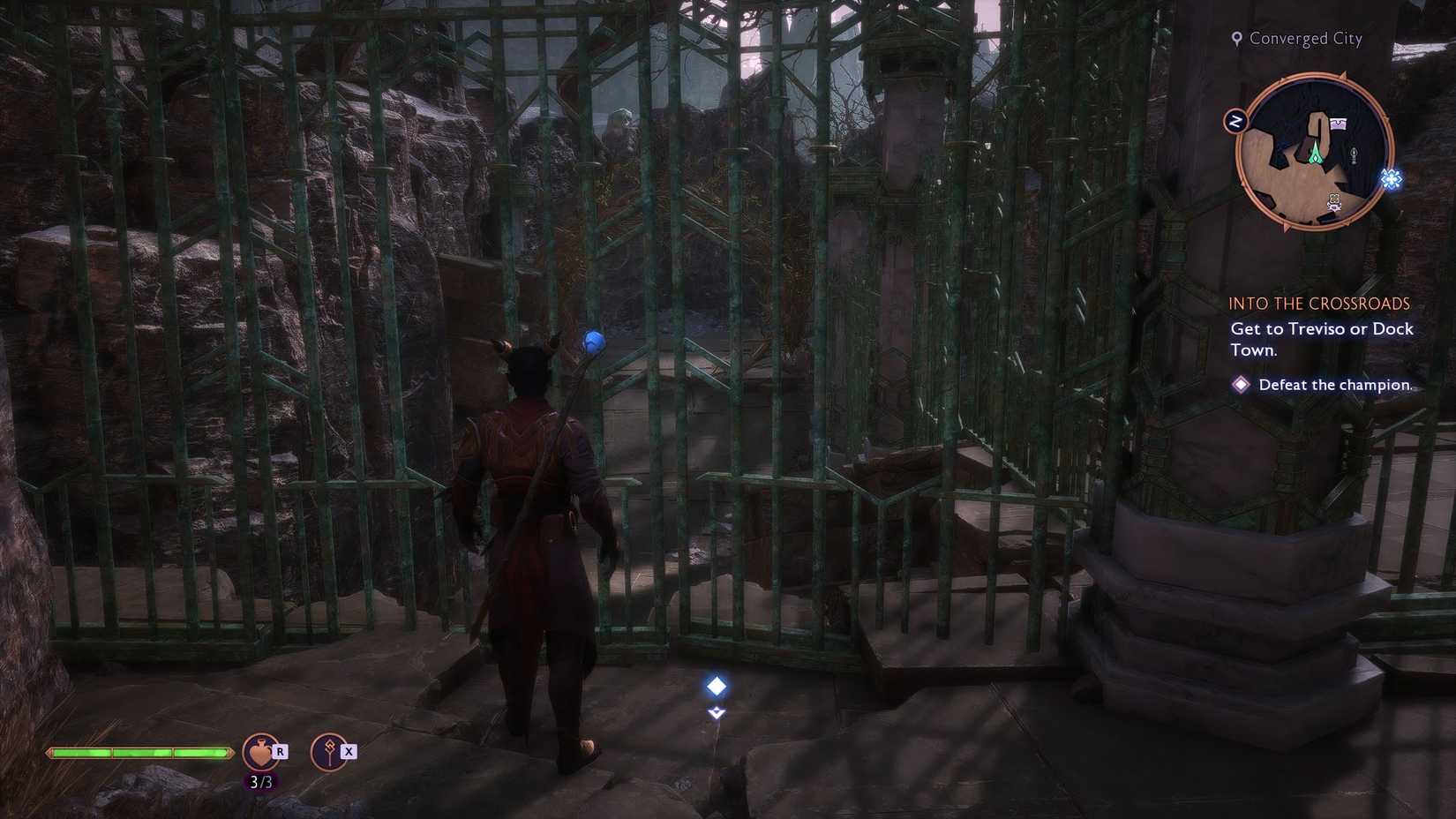The width and height of the screenshot is (1456, 819).
Task: Click the green health bar
Action: pos(141,751)
